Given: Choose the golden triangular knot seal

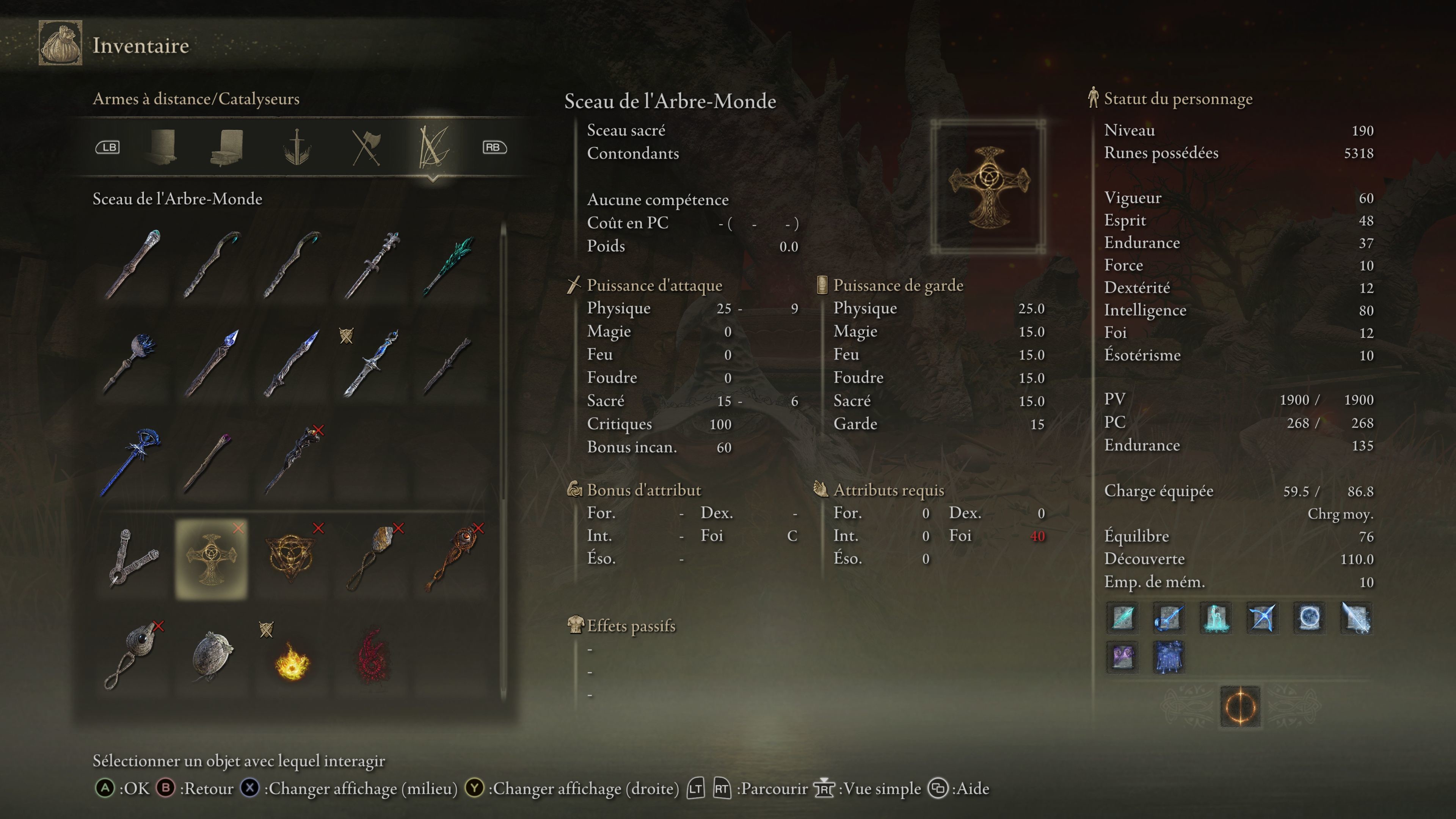Looking at the screenshot, I should point(290,559).
